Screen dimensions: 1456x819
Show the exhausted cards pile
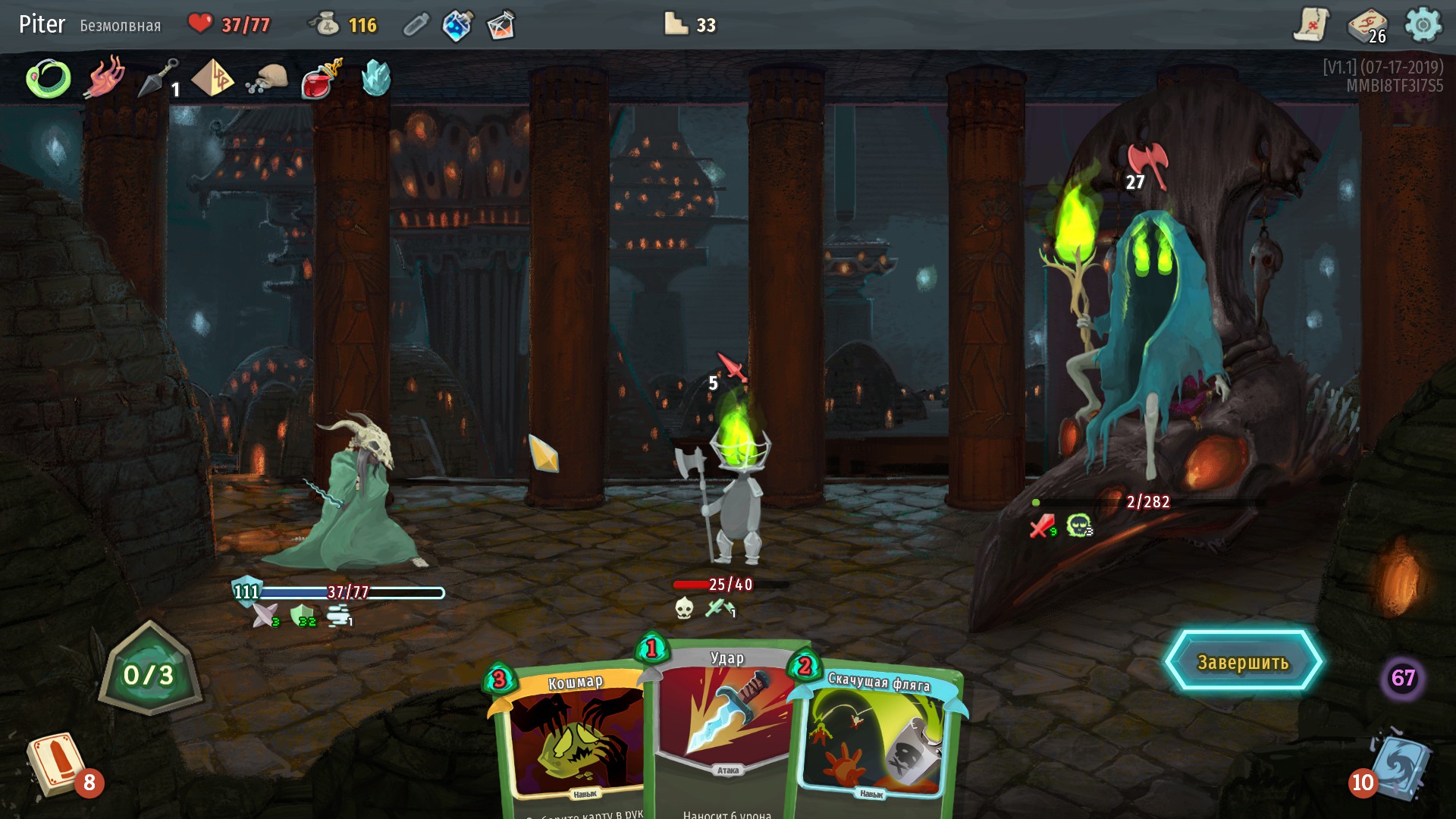[1402, 677]
